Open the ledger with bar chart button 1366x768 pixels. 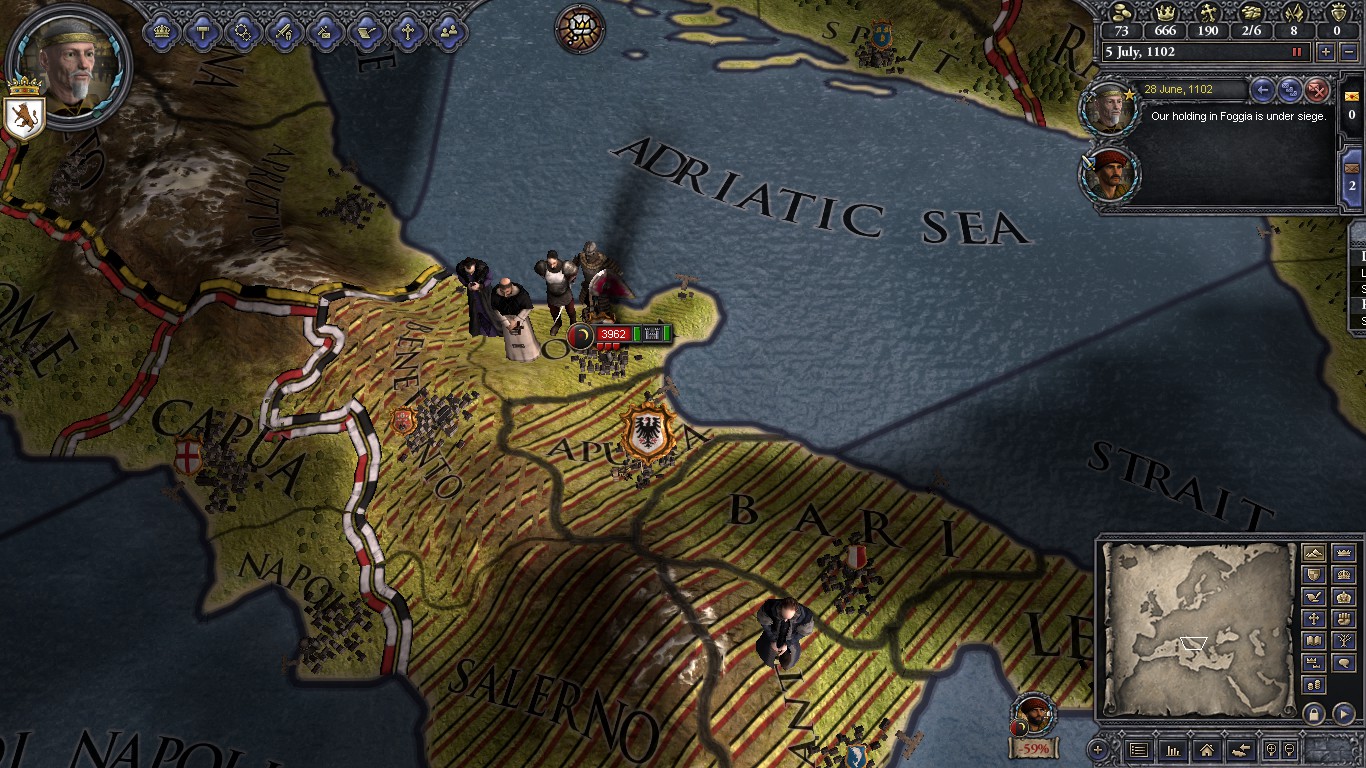[1172, 749]
